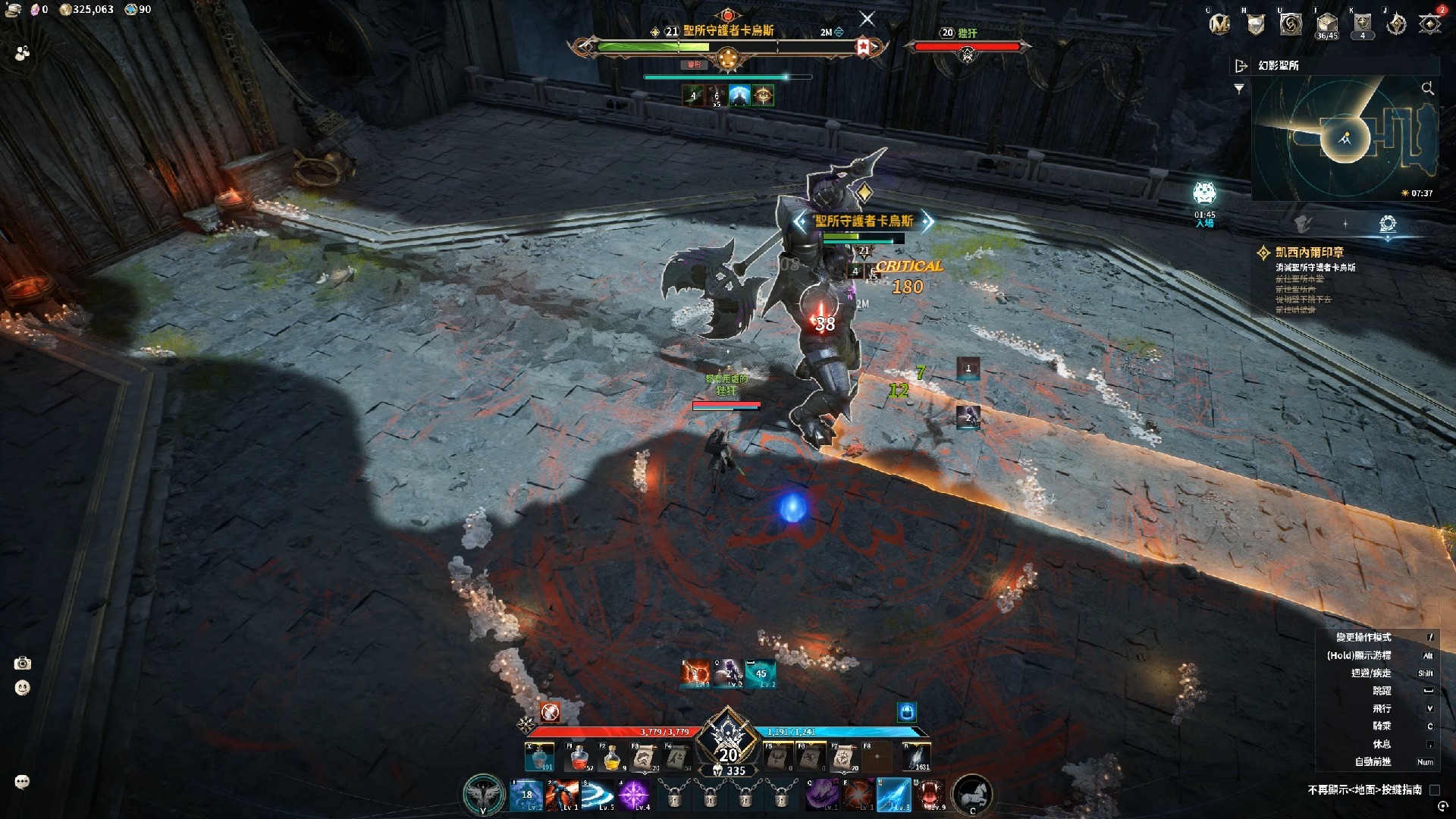Activate the glowing blue blade skill

893,795
